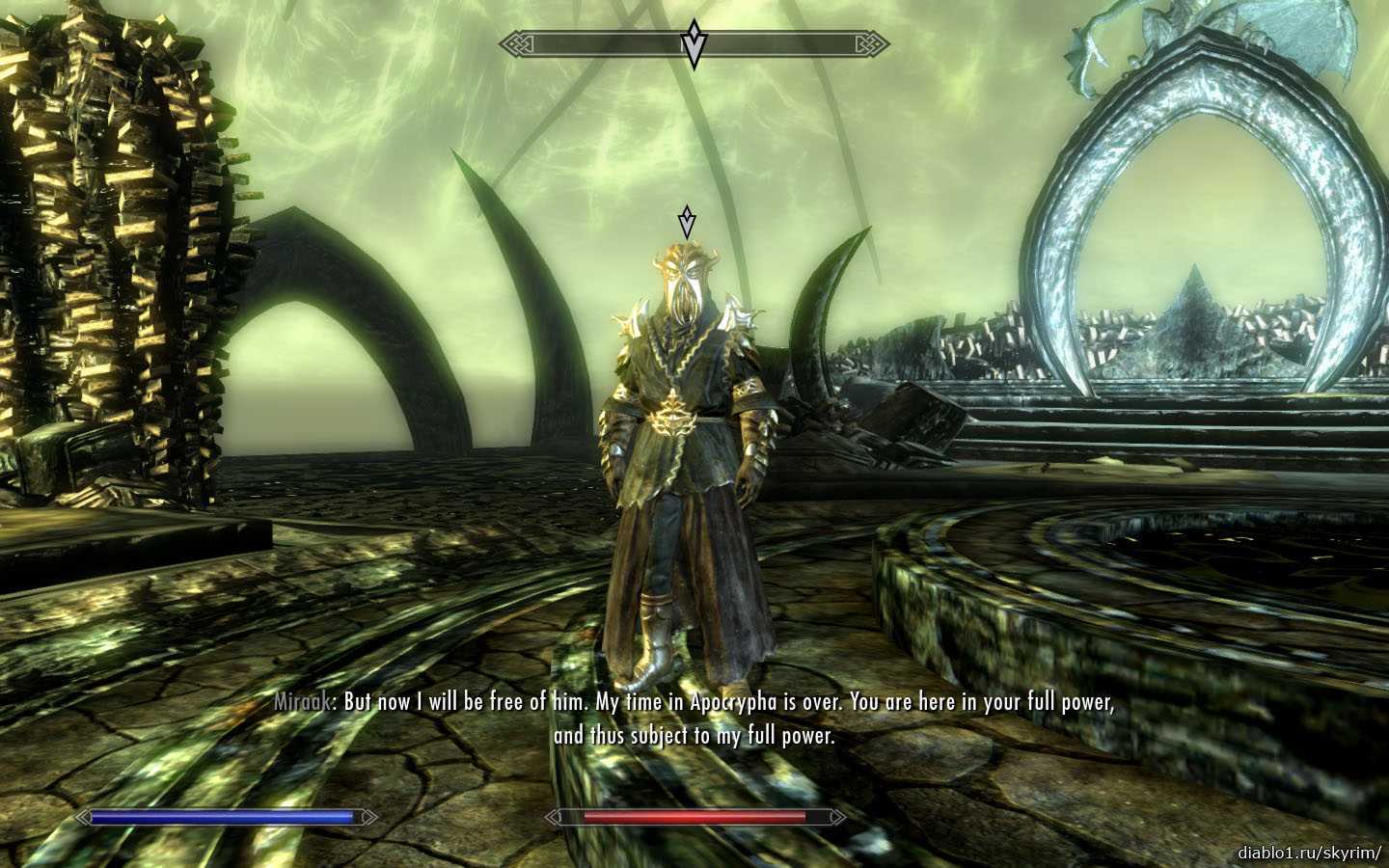This screenshot has width=1389, height=868.
Task: Click the floating quest marker above Miraak
Action: click(686, 221)
